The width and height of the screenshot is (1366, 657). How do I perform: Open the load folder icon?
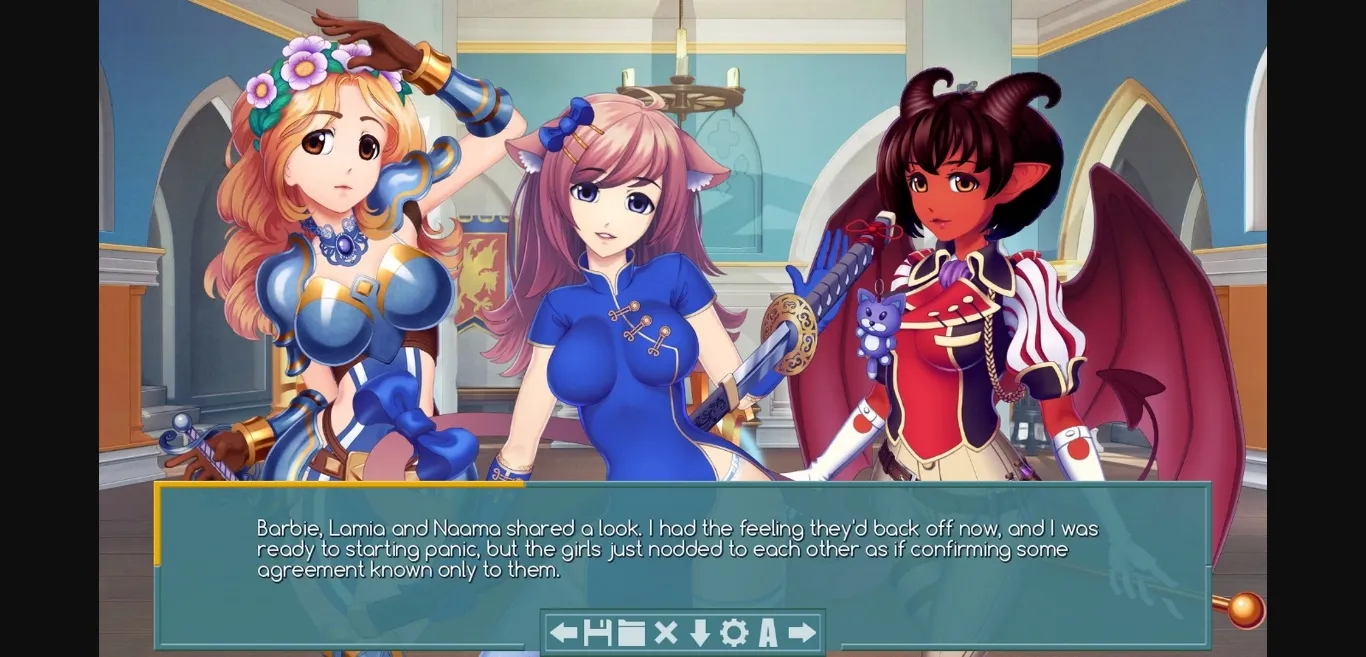[631, 632]
